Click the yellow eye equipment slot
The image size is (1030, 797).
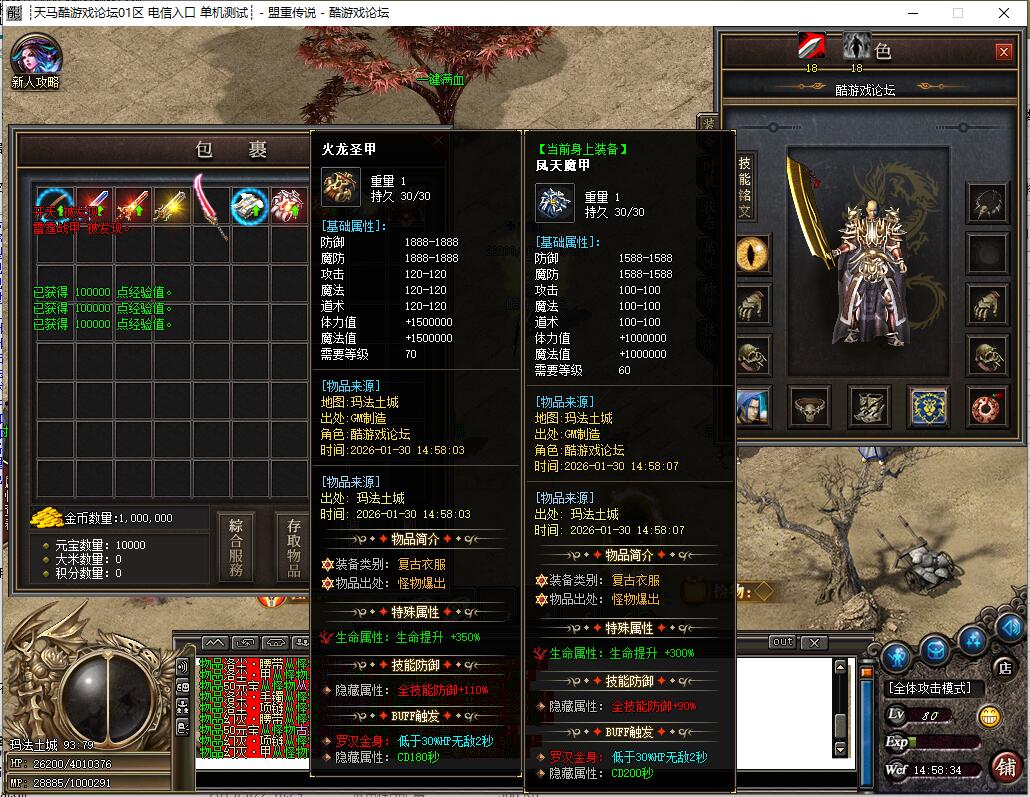point(751,254)
